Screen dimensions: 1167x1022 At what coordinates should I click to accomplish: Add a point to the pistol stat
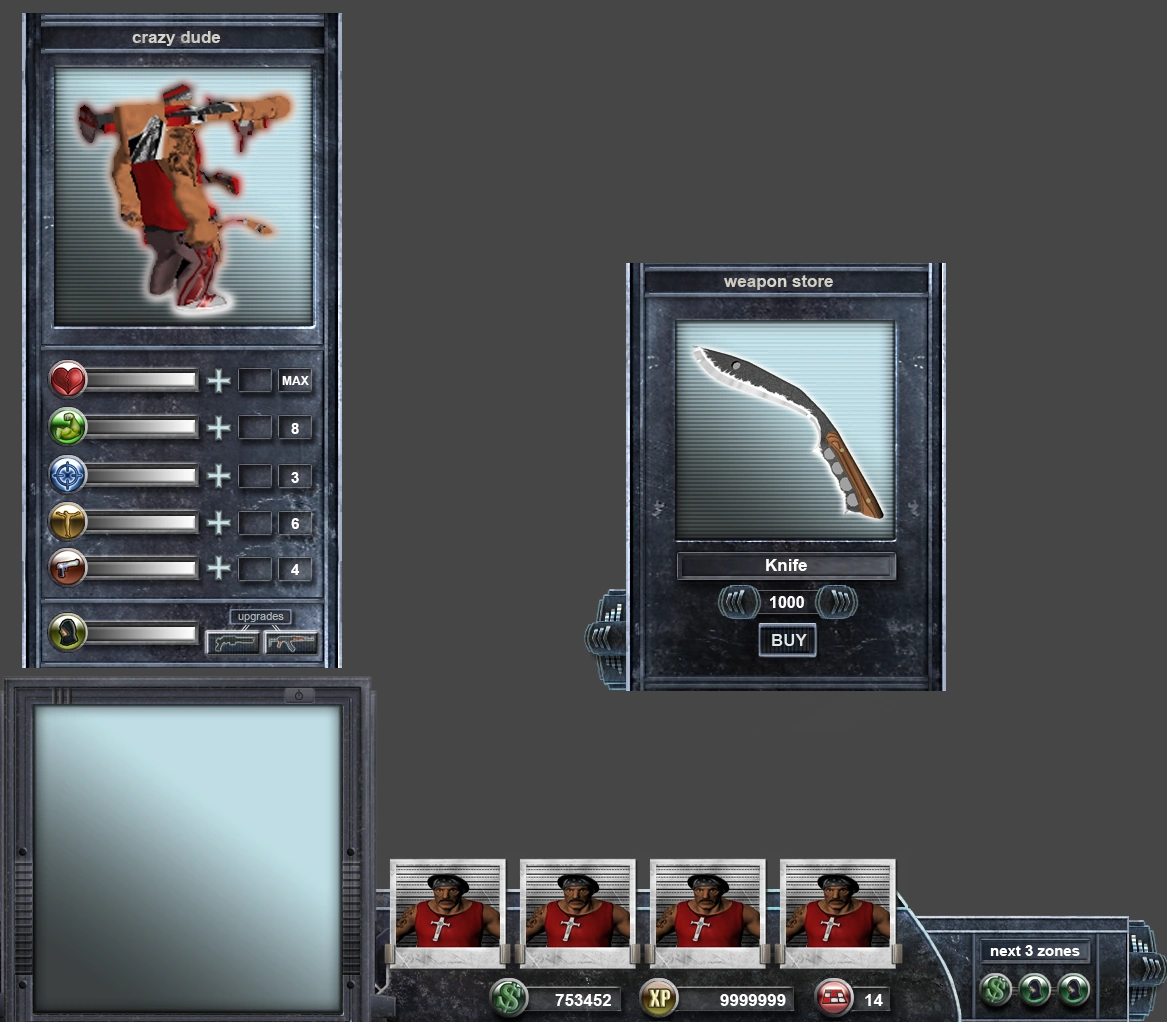tap(218, 569)
